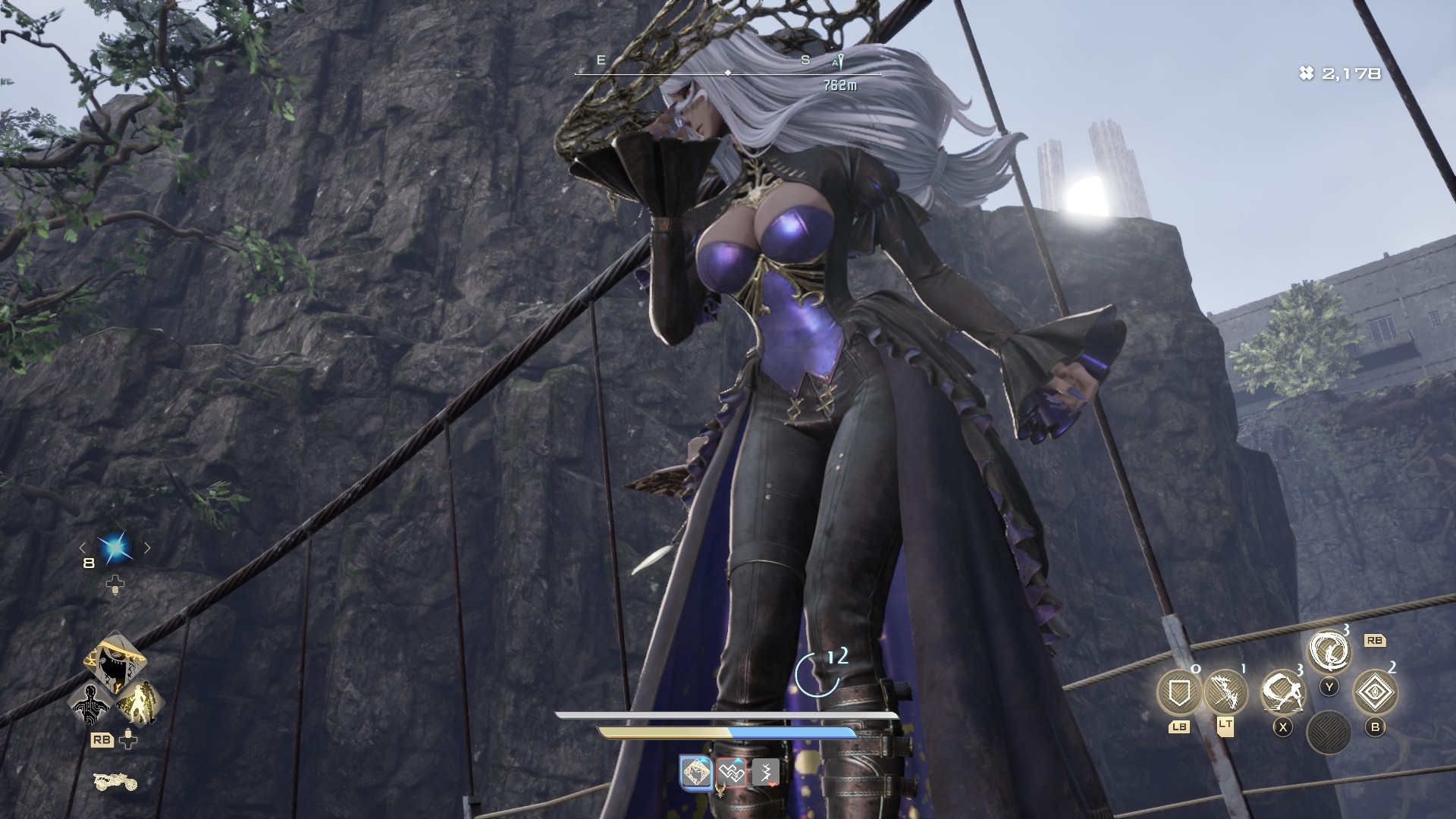Screen dimensions: 1456x819
Task: Trigger the whirlwind spin ability icon
Action: [1329, 651]
